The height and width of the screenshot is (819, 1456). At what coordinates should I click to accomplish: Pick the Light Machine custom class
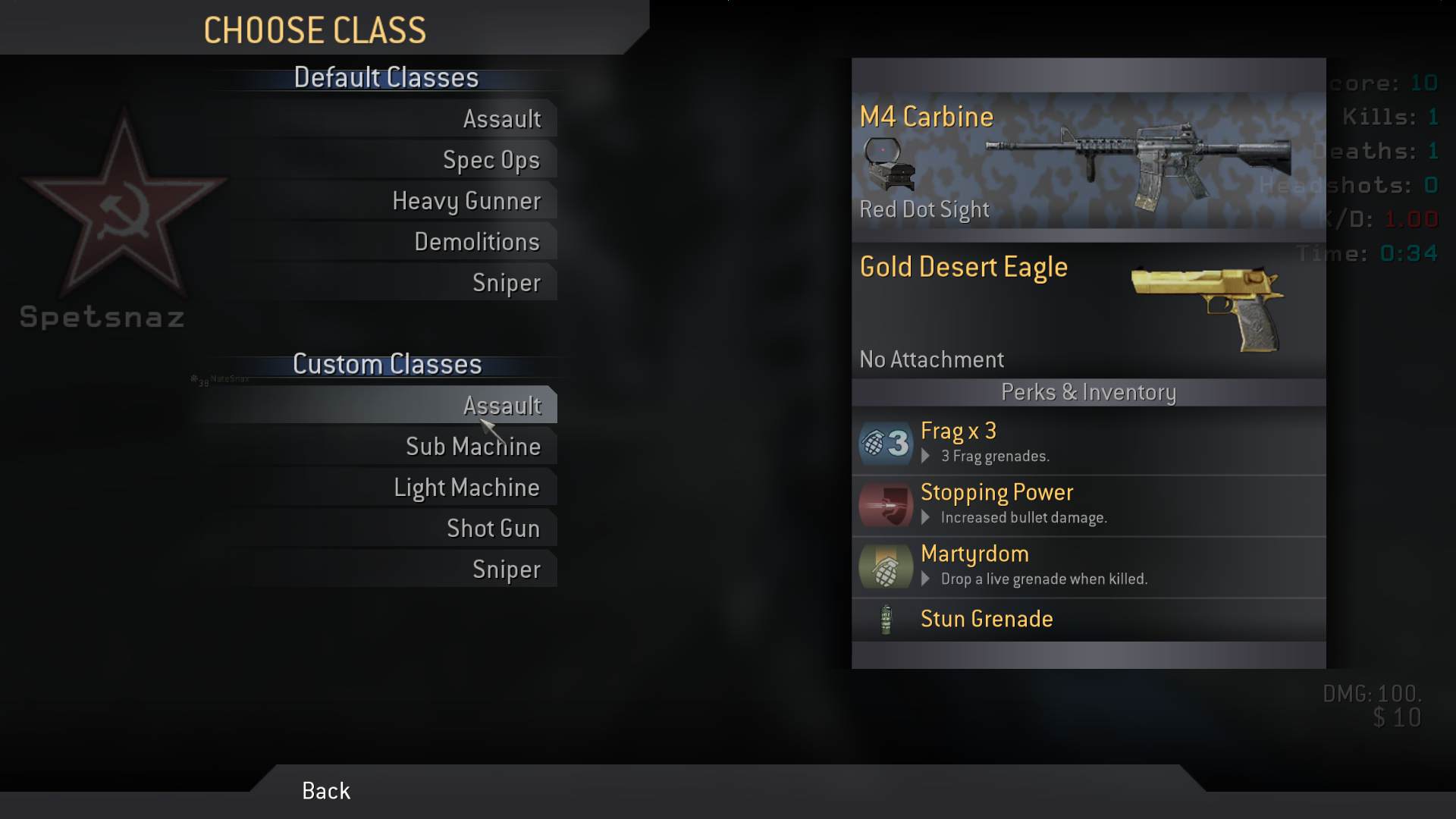tap(466, 488)
